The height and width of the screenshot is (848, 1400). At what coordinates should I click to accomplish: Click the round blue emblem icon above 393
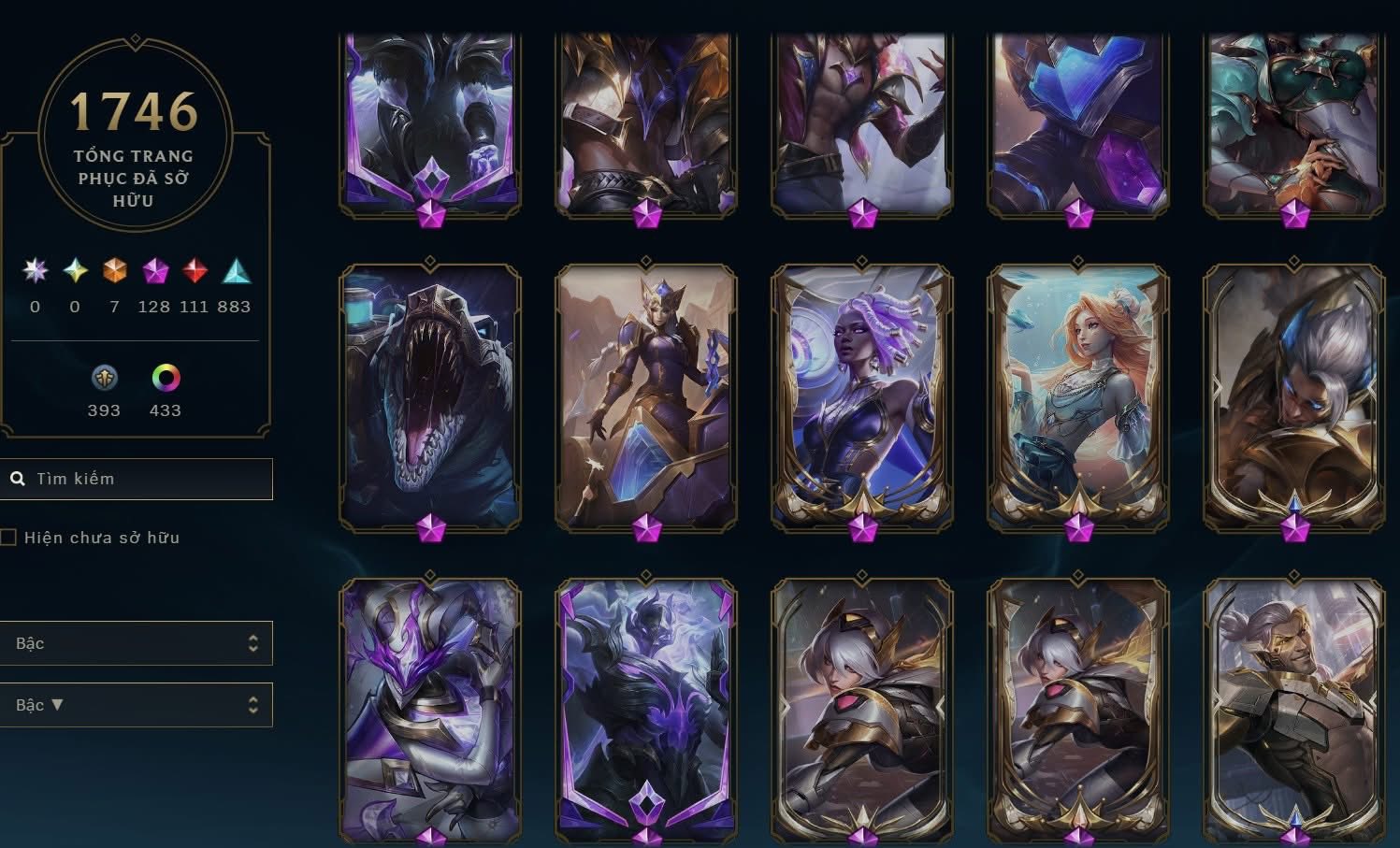(104, 378)
